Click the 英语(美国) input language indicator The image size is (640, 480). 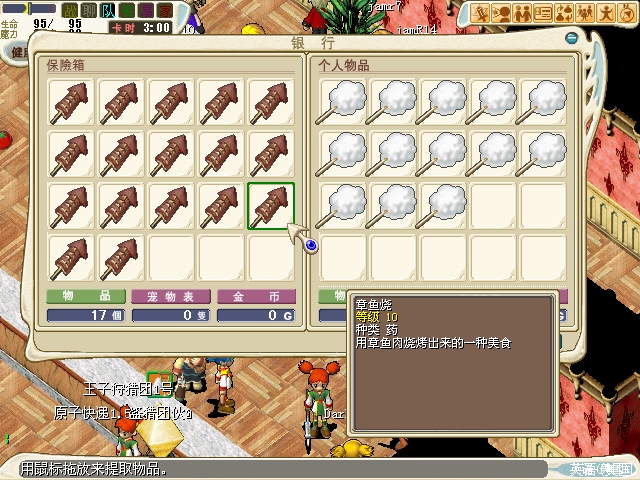(x=601, y=468)
